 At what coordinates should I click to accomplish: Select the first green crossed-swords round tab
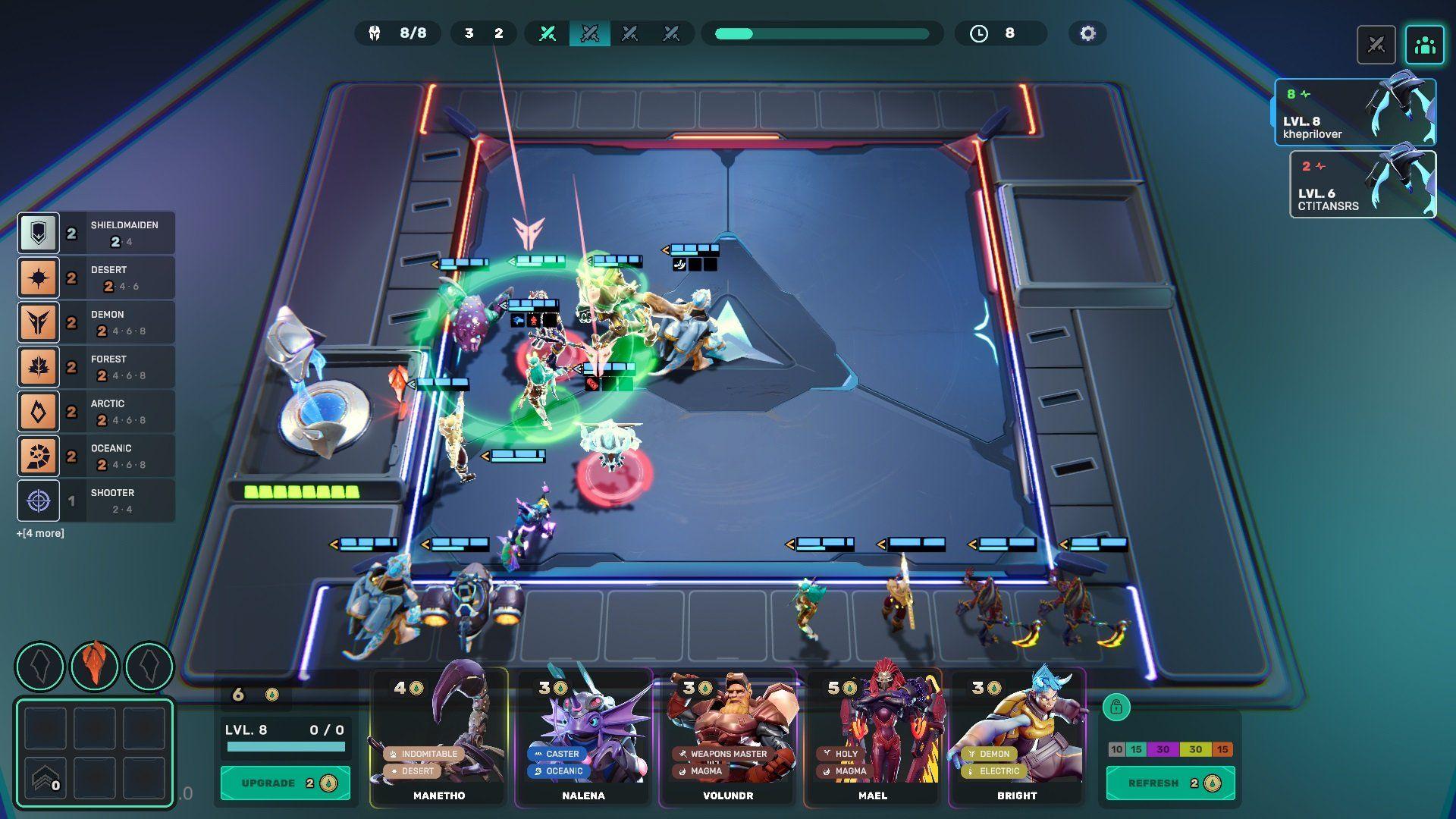548,33
